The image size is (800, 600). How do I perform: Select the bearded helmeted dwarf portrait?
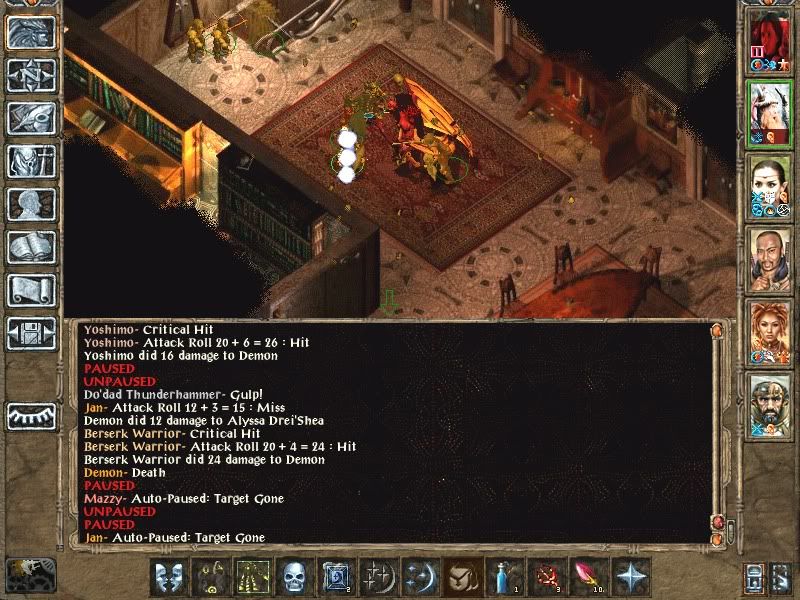pyautogui.click(x=769, y=404)
